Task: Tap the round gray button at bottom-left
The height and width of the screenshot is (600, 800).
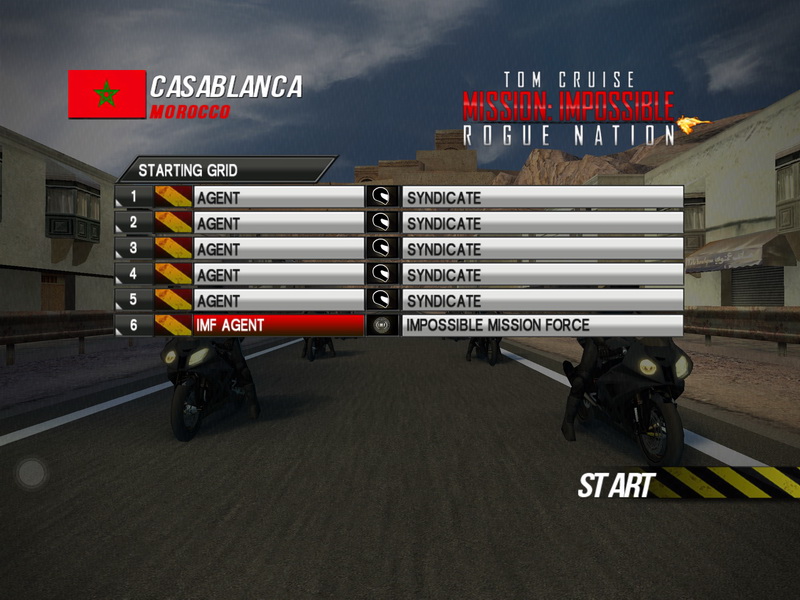Action: 31,472
